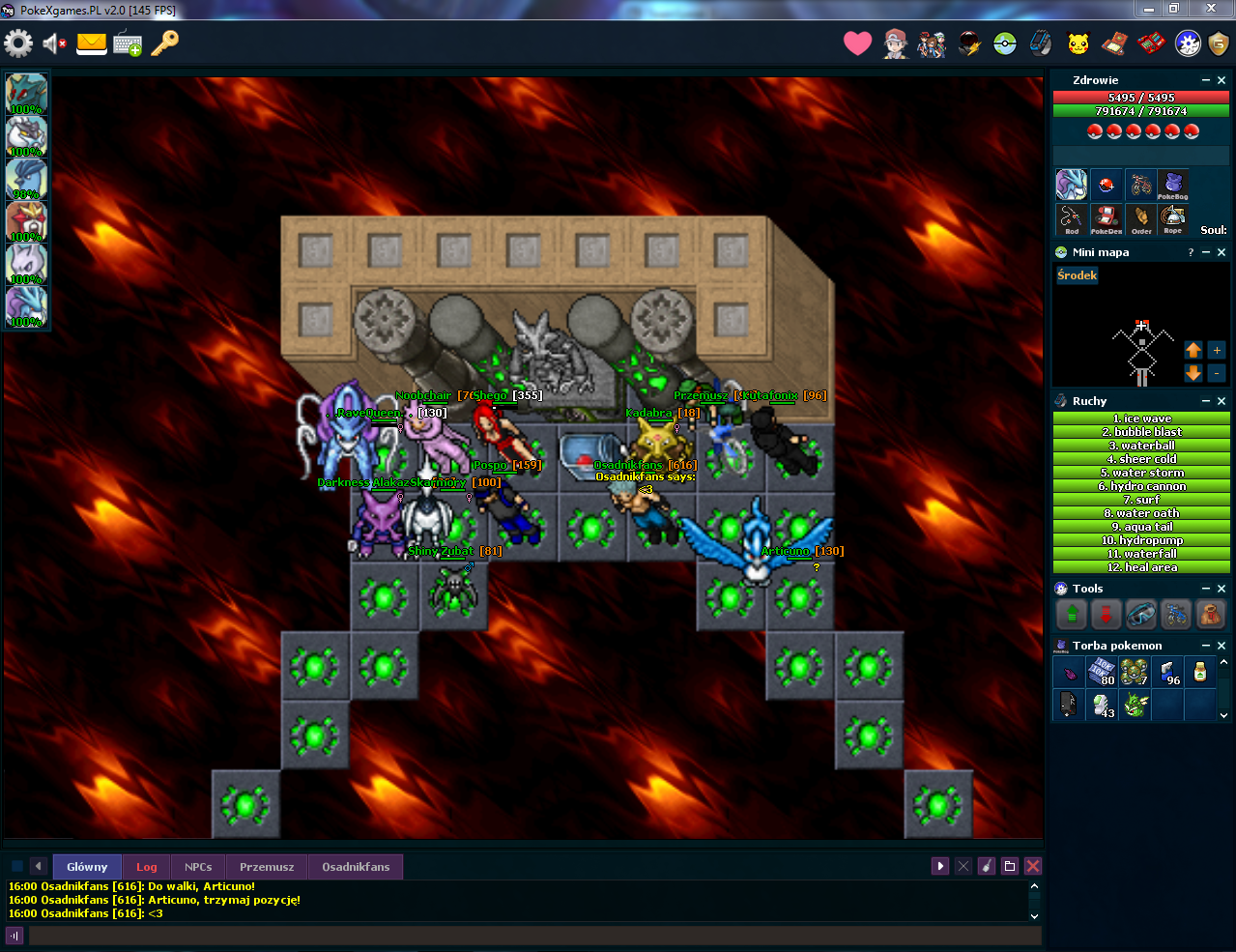Screen dimensions: 1236x952
Task: Open the gear settings icon
Action: click(18, 43)
